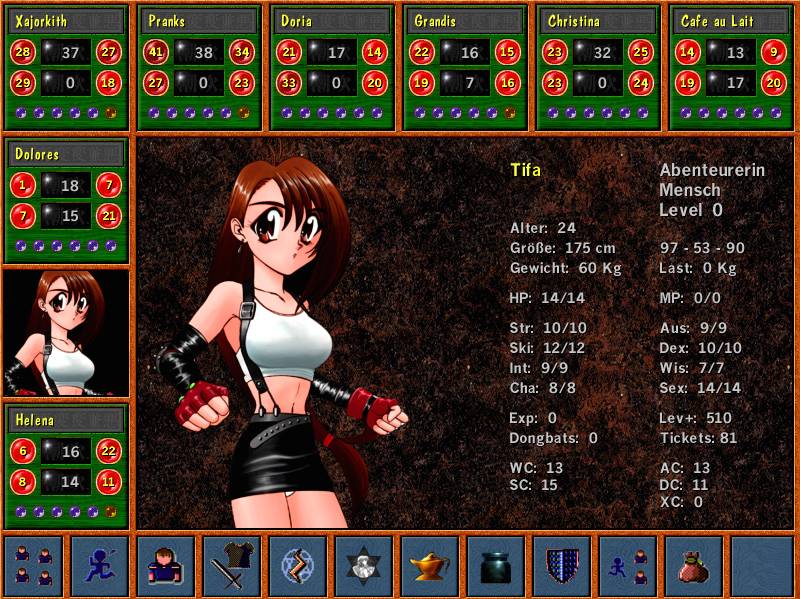Open the four-person party overview icon
The image size is (800, 599).
pos(33,565)
